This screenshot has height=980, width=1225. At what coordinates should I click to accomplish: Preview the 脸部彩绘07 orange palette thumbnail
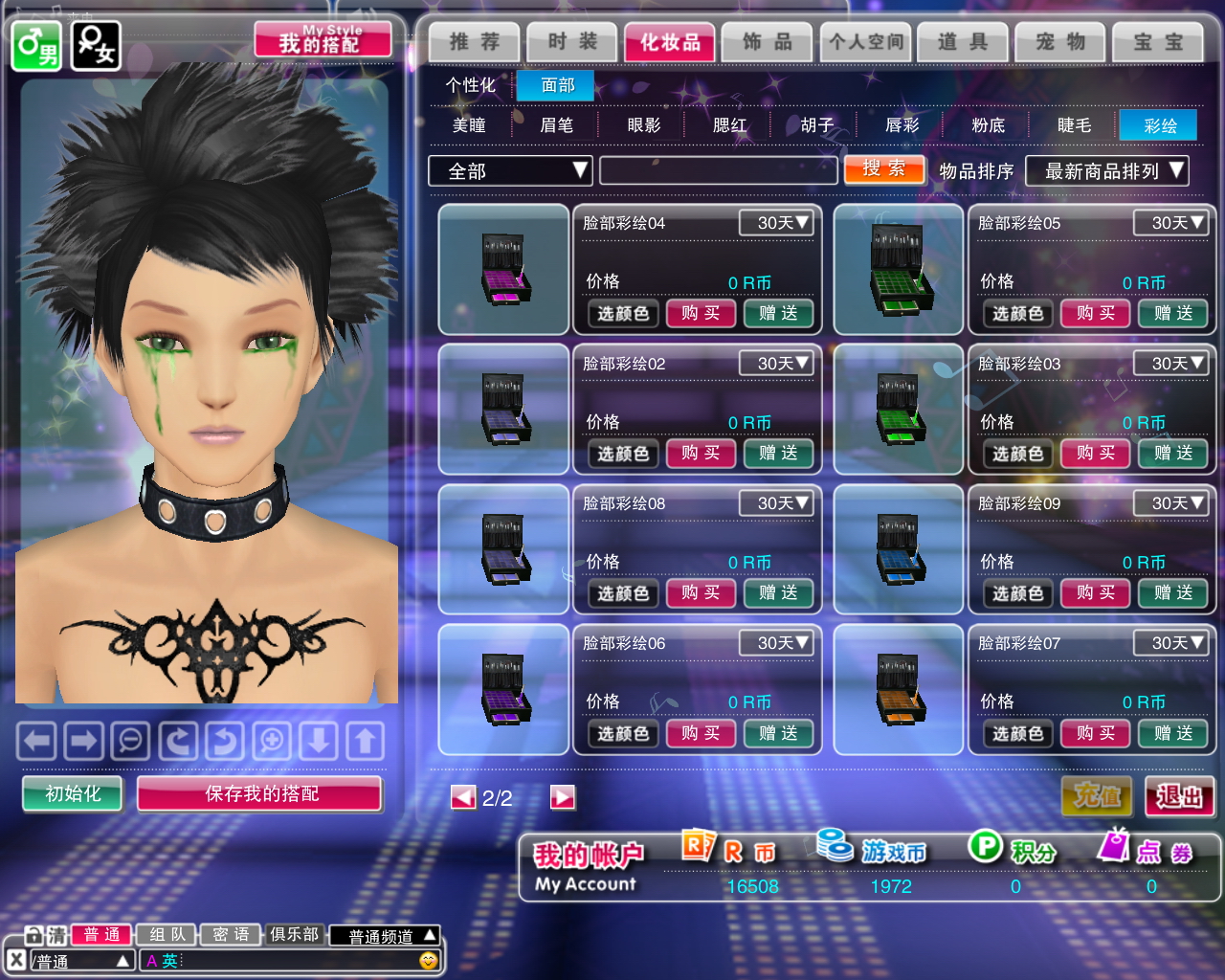tap(898, 689)
